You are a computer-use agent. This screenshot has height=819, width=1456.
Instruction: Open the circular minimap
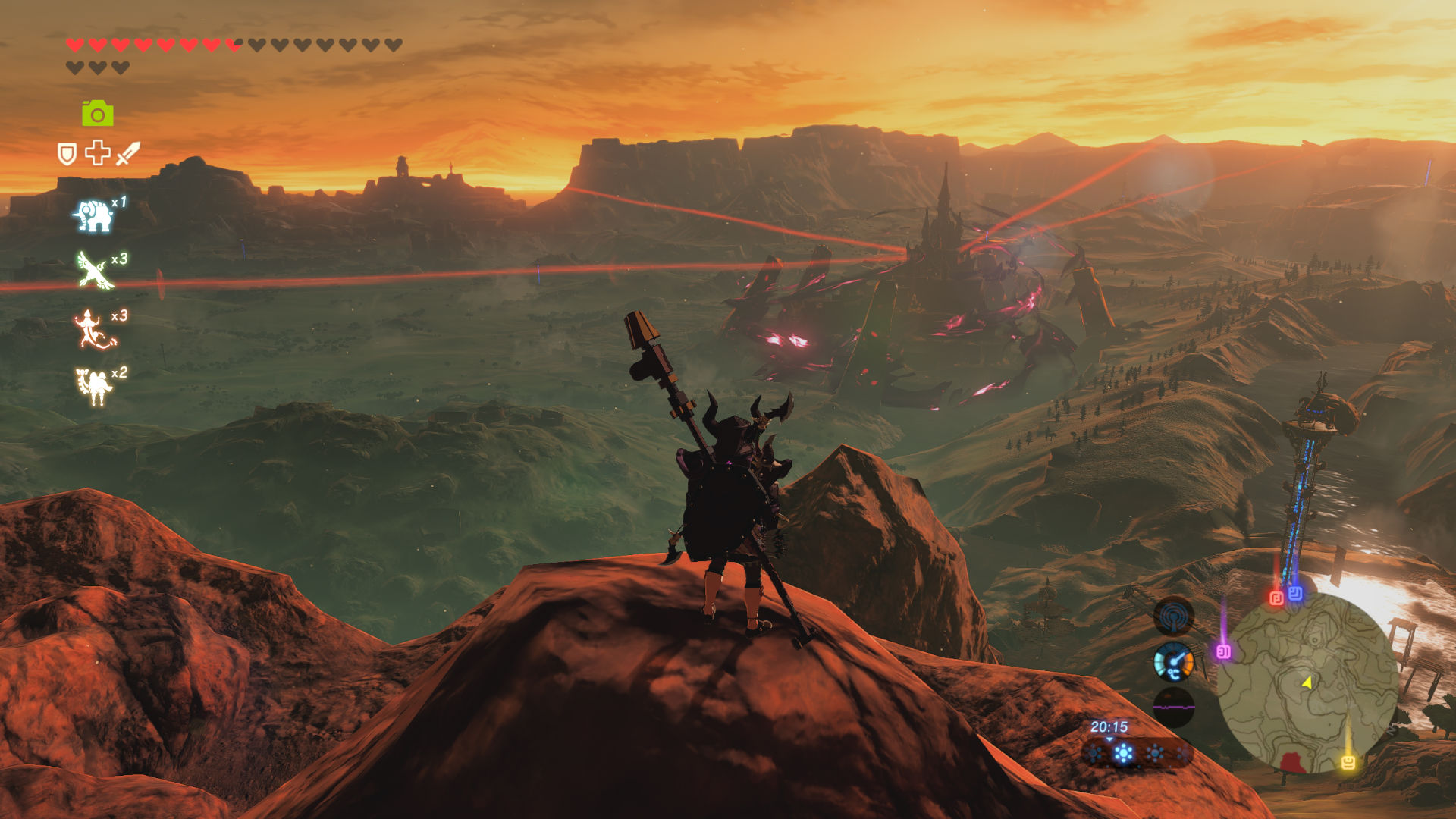coord(1307,682)
